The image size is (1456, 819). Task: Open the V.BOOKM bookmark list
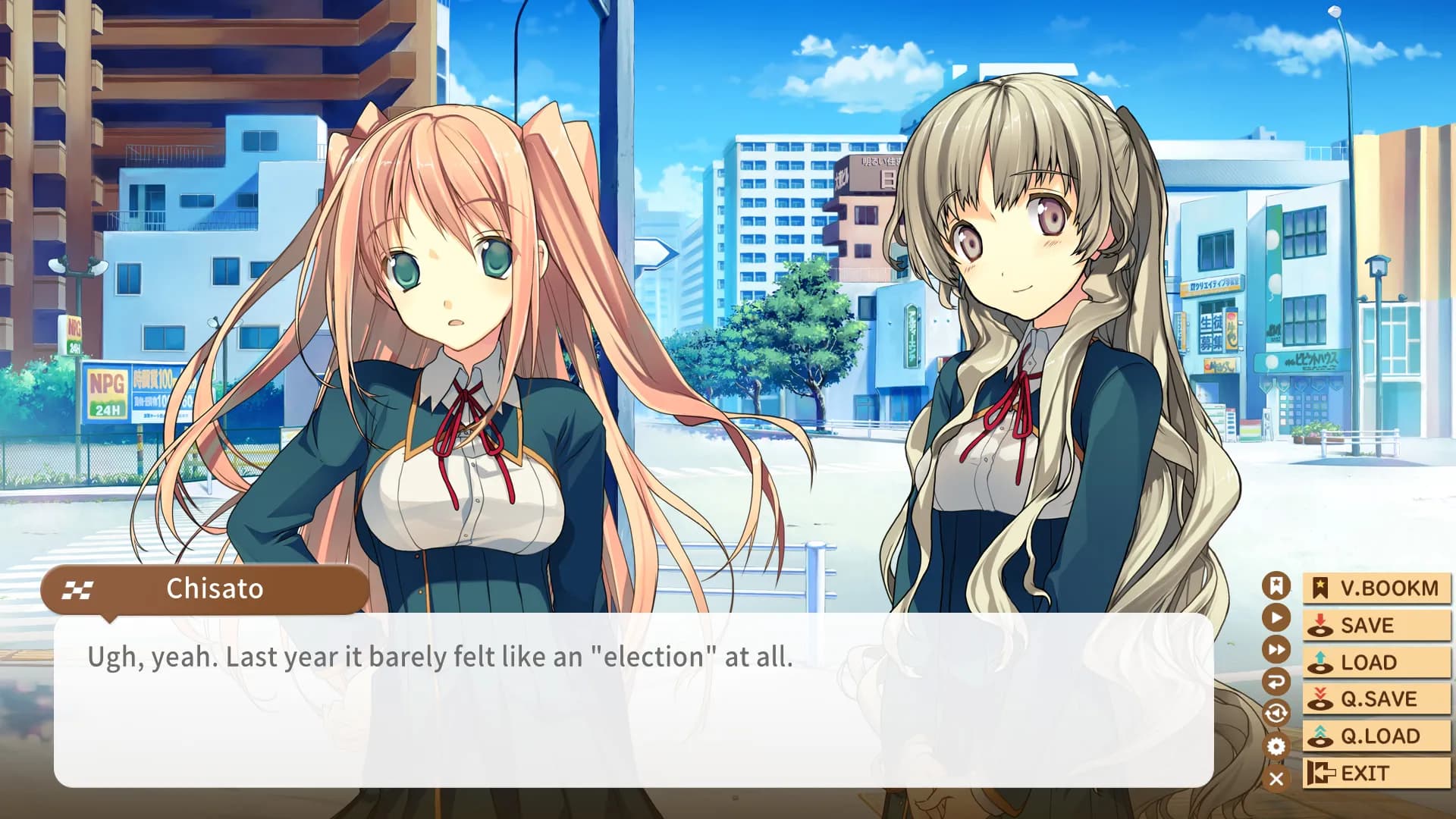click(x=1376, y=588)
